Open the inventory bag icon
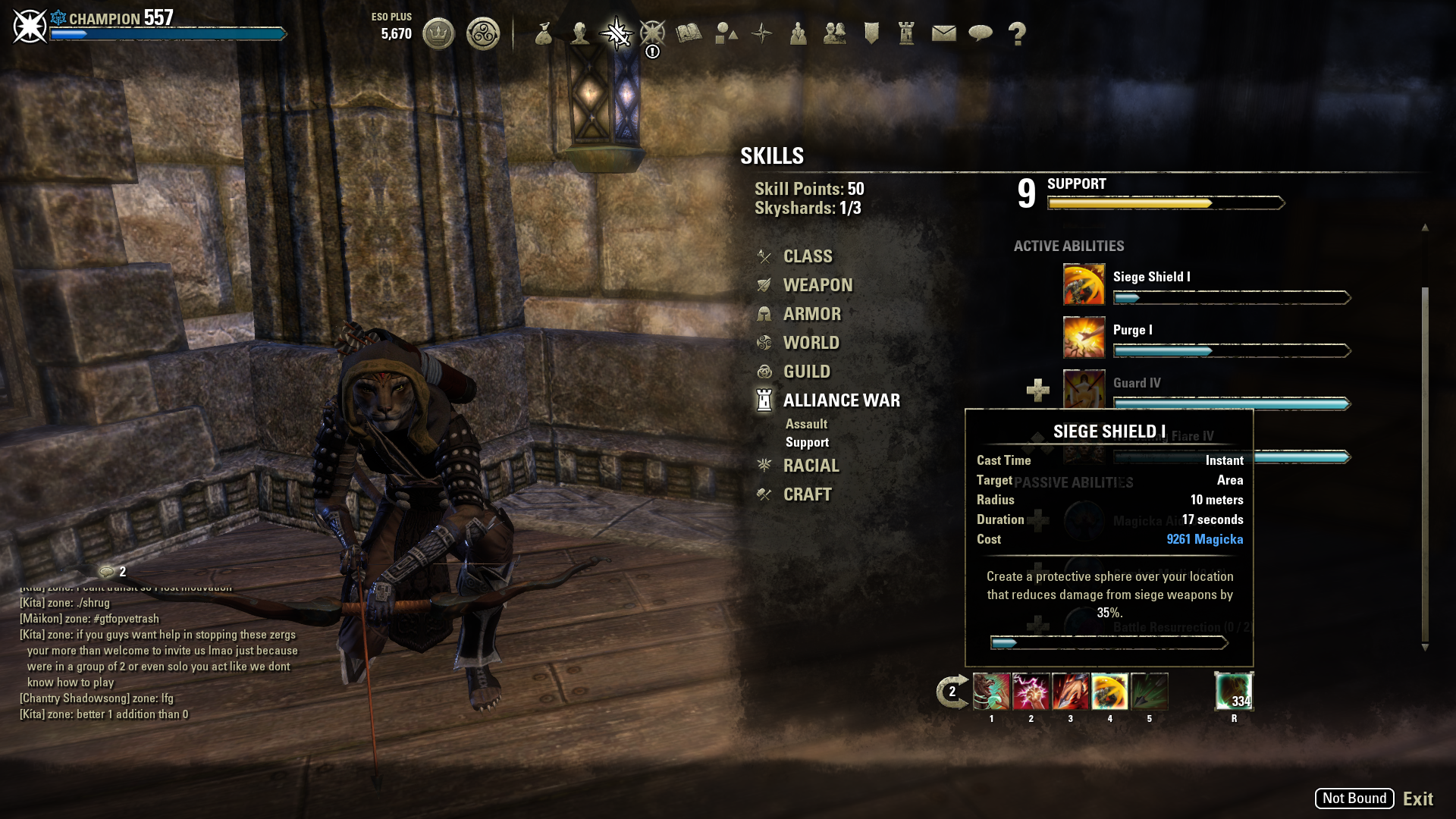1456x819 pixels. click(543, 33)
